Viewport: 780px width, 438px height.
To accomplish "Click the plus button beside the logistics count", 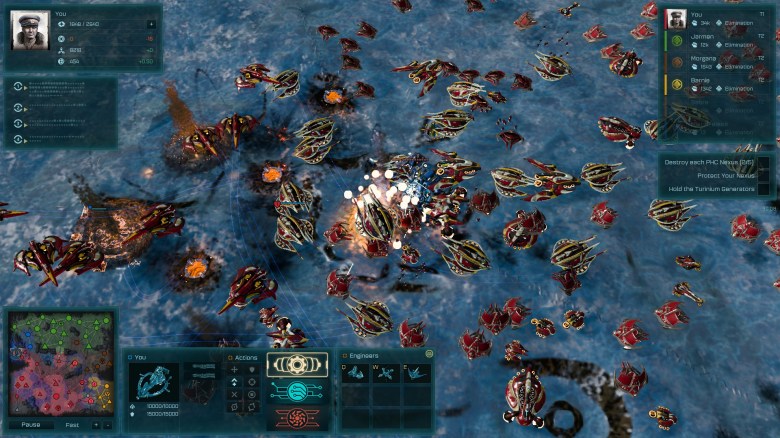I will (150, 24).
